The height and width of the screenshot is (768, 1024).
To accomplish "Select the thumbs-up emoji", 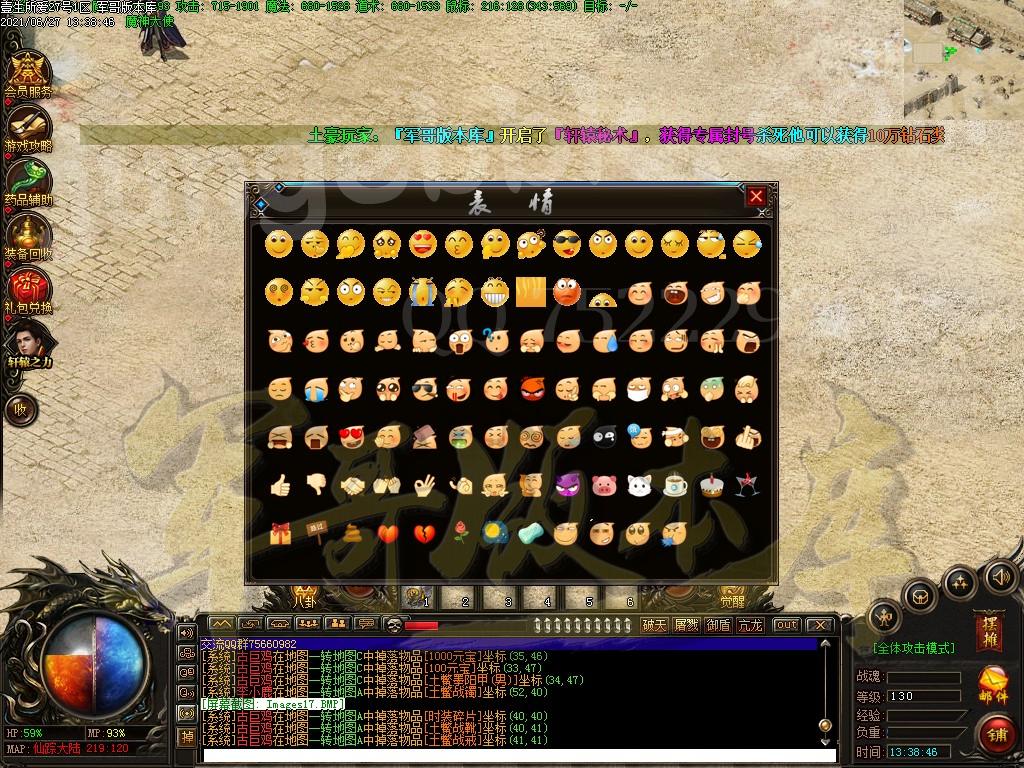I will click(x=280, y=486).
